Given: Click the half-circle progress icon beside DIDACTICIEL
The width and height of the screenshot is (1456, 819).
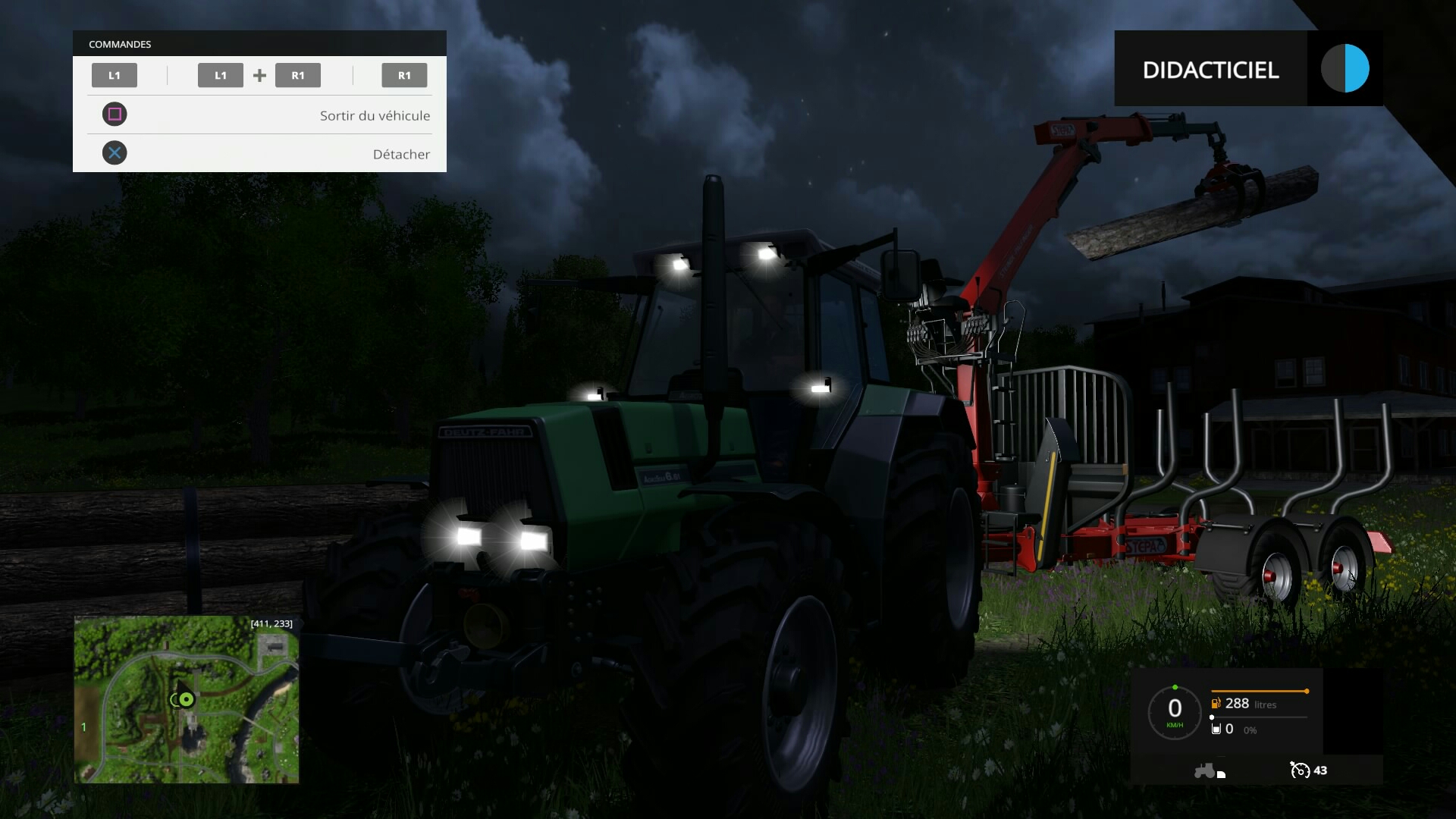Looking at the screenshot, I should point(1347,68).
